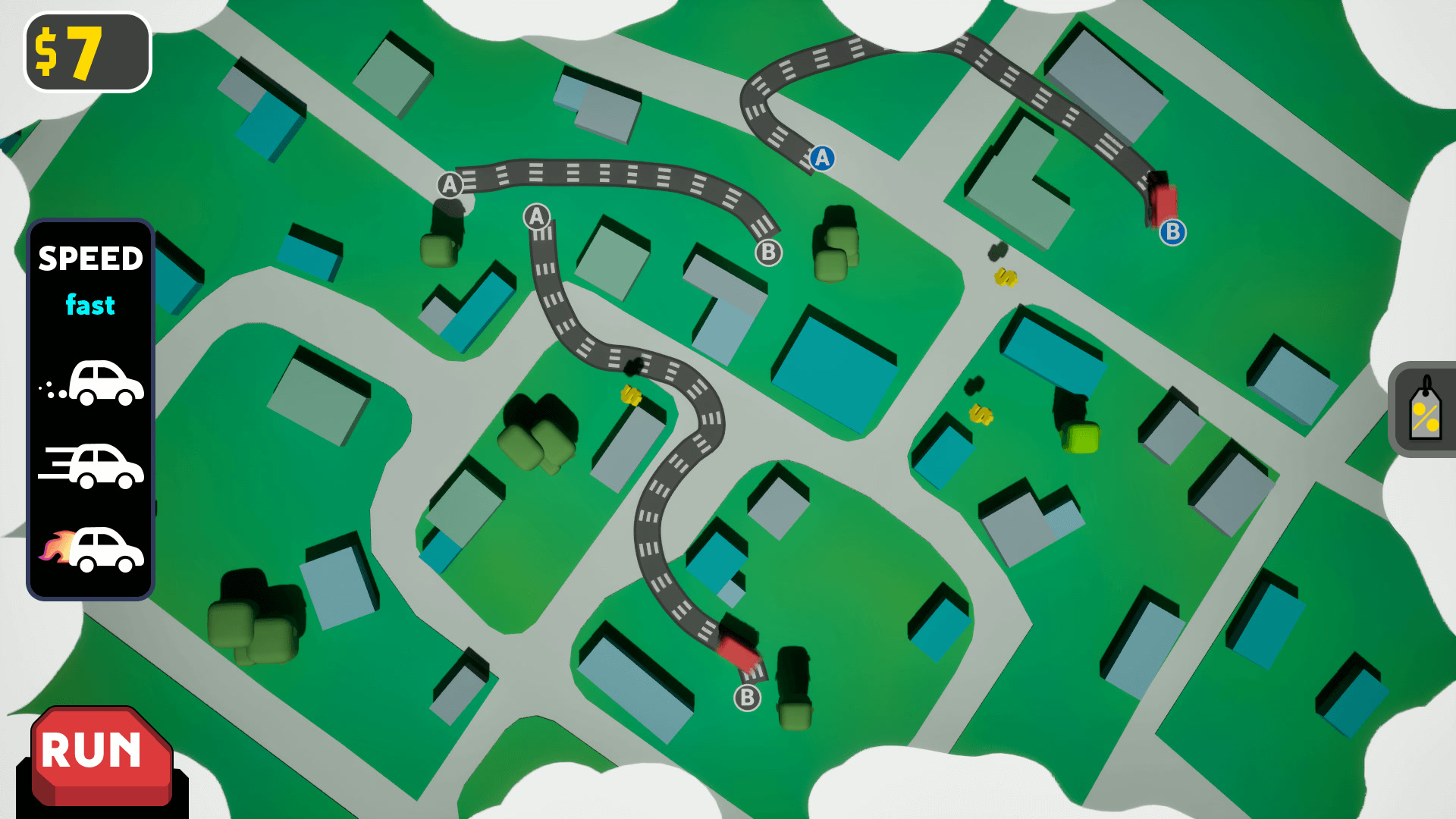Collect the coin next to the S-curve road
This screenshot has height=819, width=1456.
point(629,394)
